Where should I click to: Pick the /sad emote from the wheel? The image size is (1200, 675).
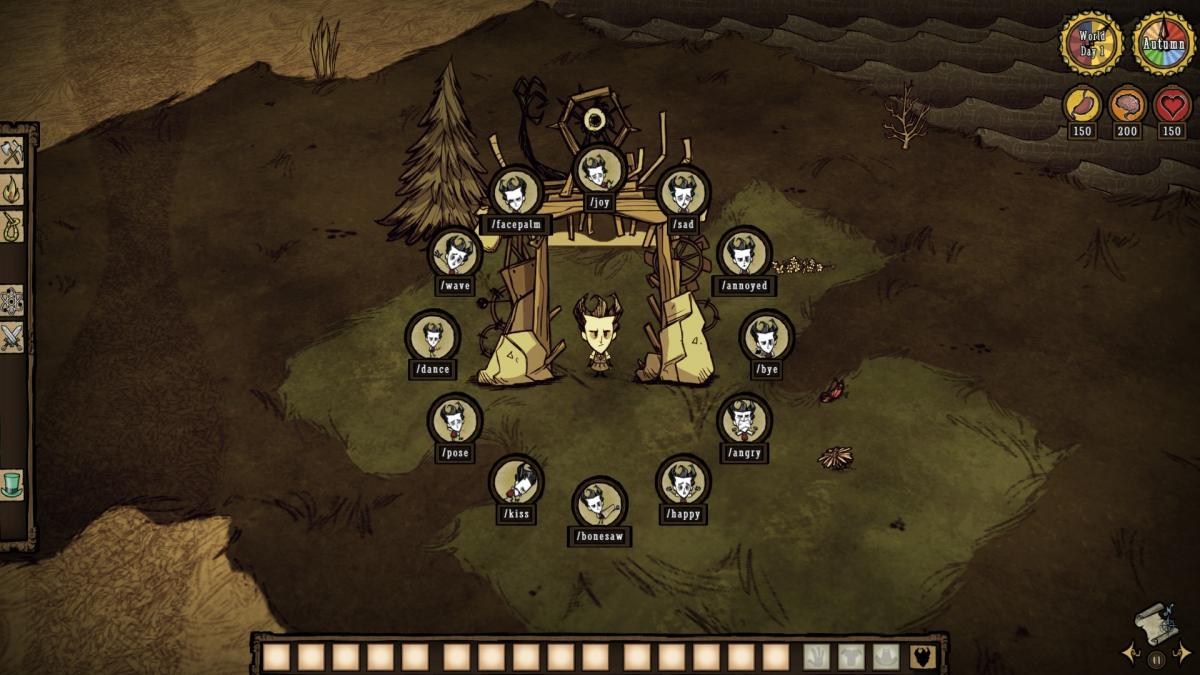(683, 193)
